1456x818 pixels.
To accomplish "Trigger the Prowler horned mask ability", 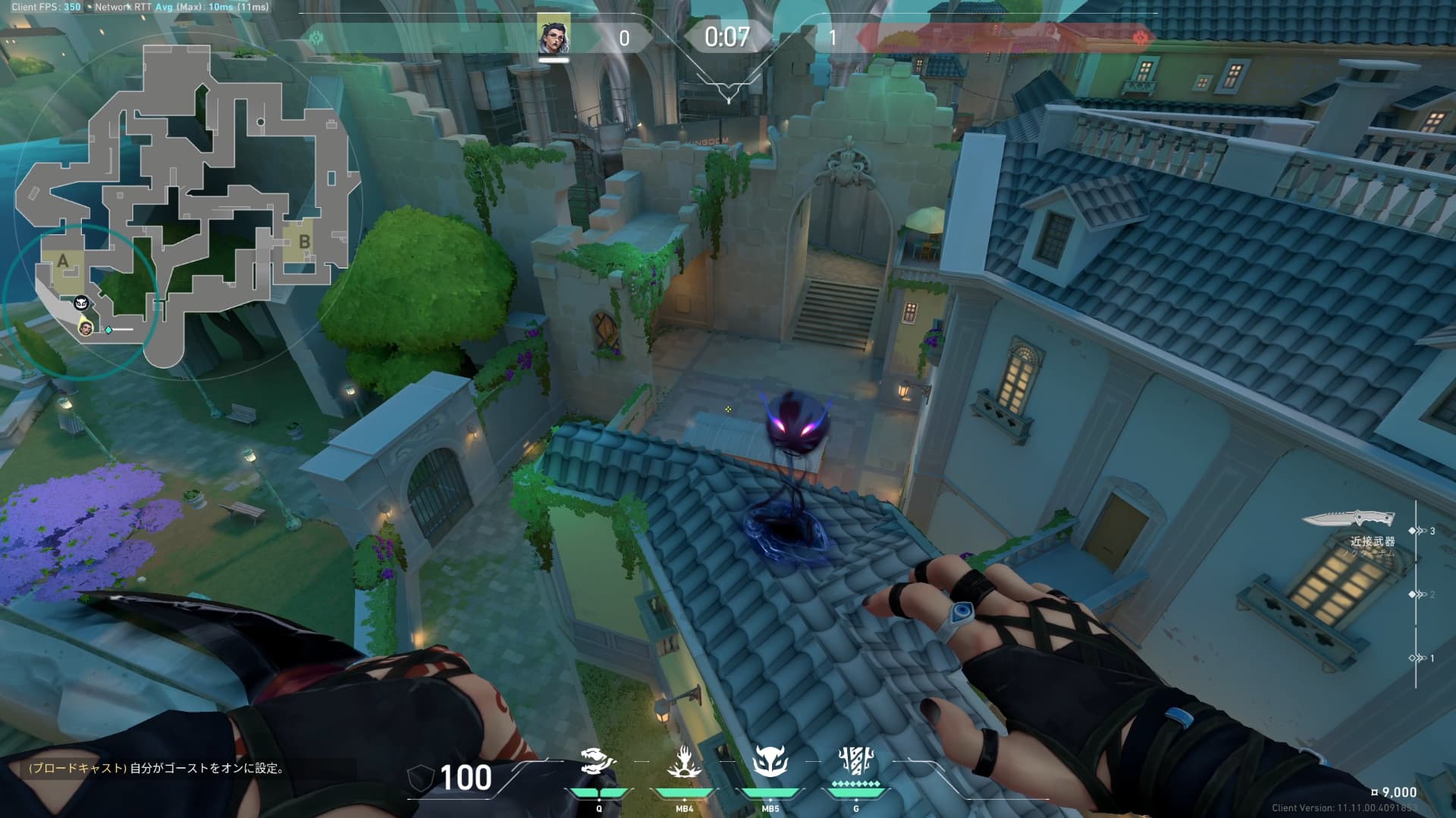I will pyautogui.click(x=770, y=762).
